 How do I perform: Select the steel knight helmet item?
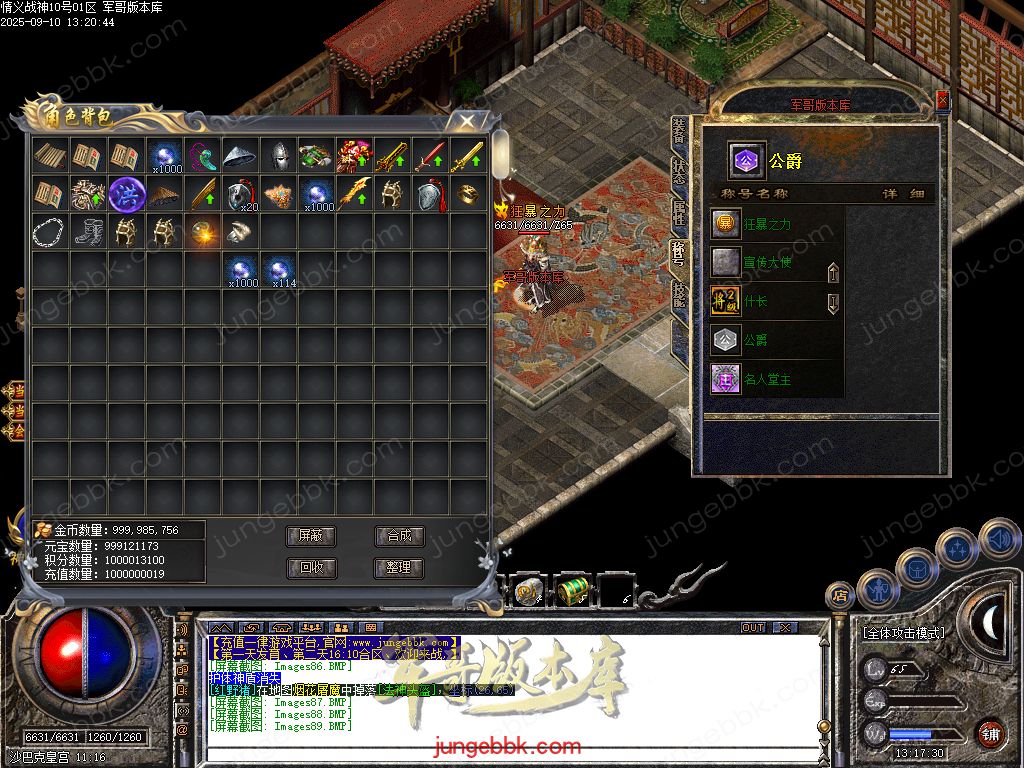[279, 156]
